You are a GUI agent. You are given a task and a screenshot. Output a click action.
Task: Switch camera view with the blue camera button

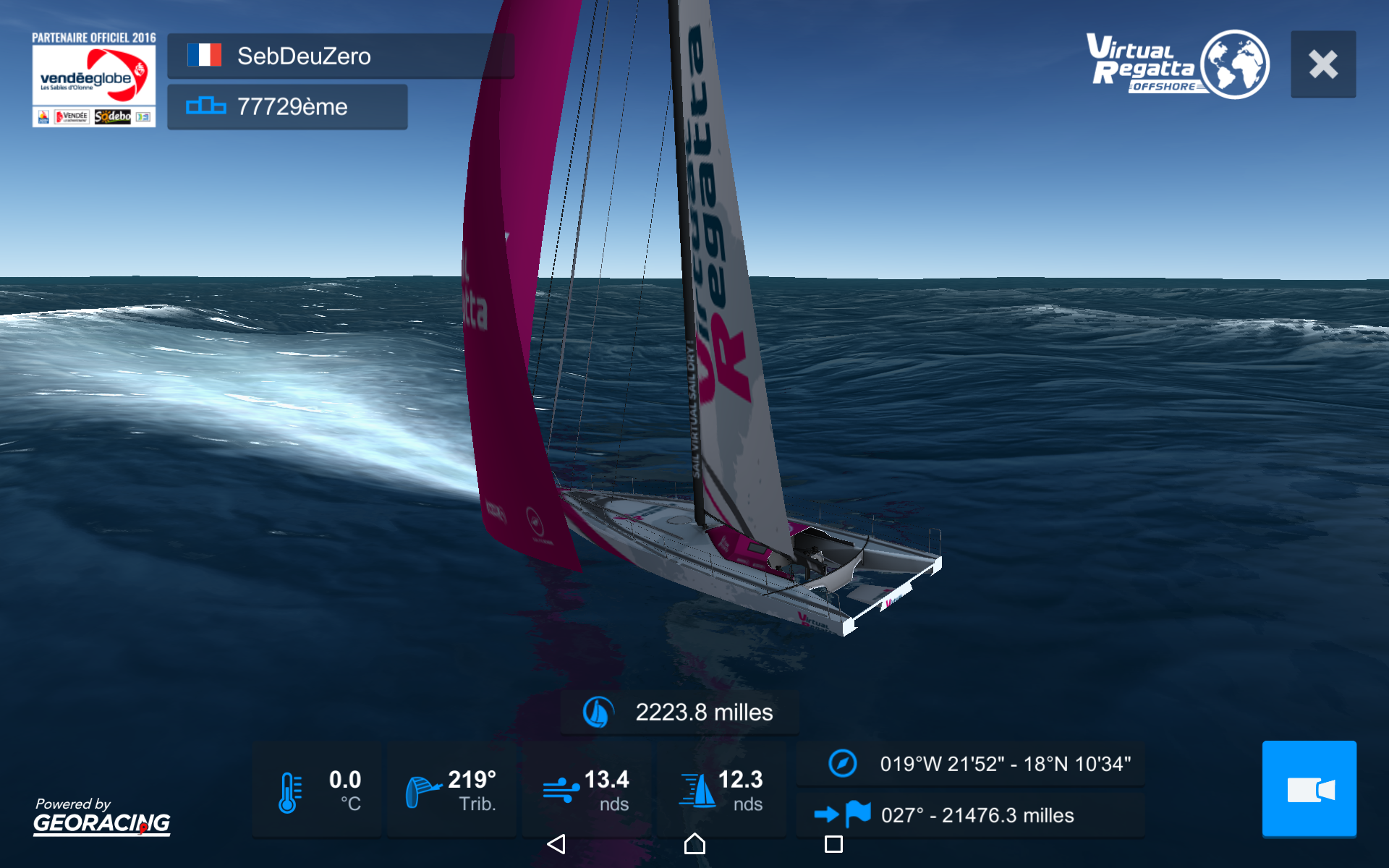point(1309,788)
